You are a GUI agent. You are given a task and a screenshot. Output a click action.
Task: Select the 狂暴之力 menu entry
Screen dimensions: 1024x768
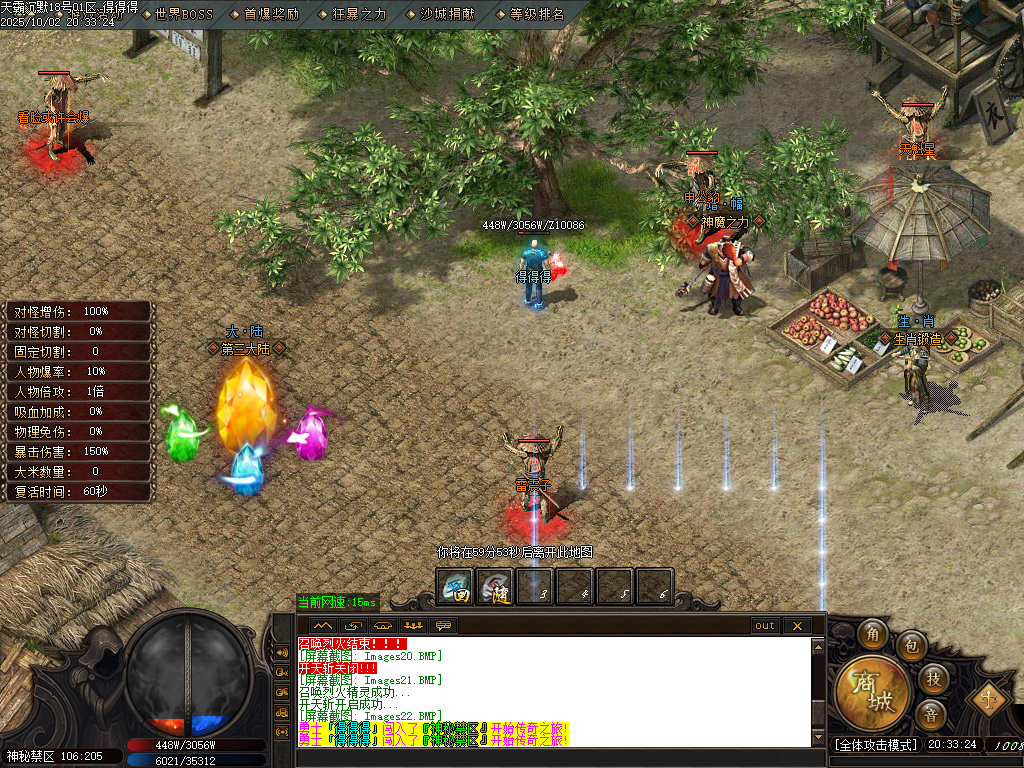358,14
